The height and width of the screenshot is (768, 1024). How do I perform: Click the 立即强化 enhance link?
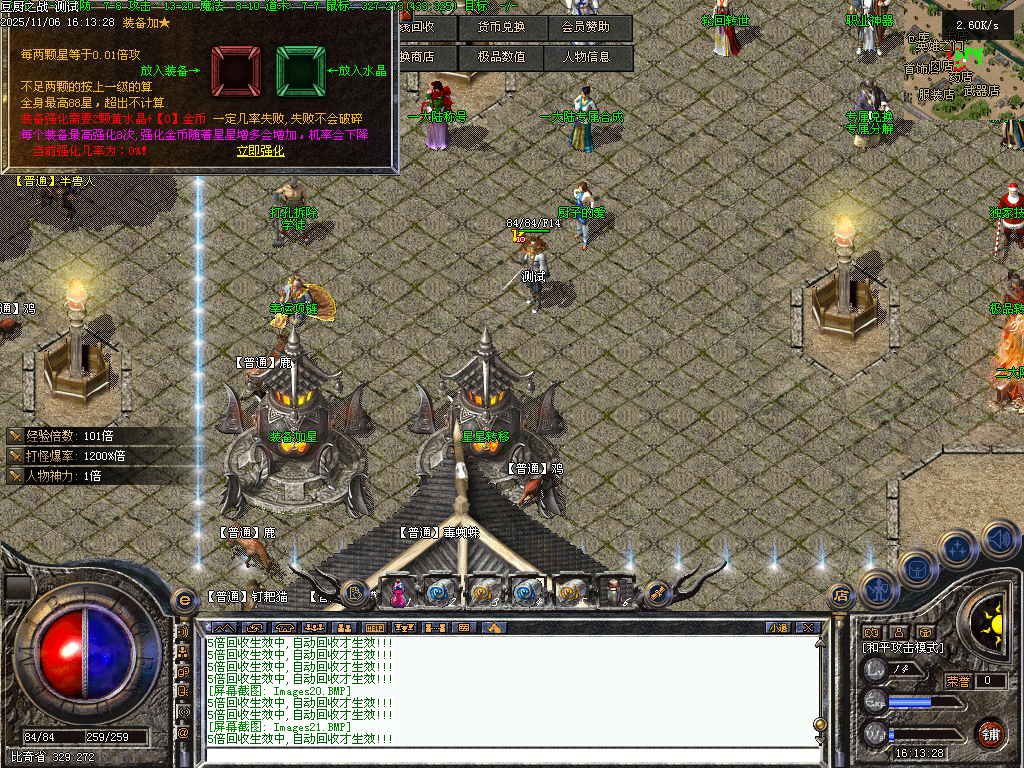pos(260,151)
